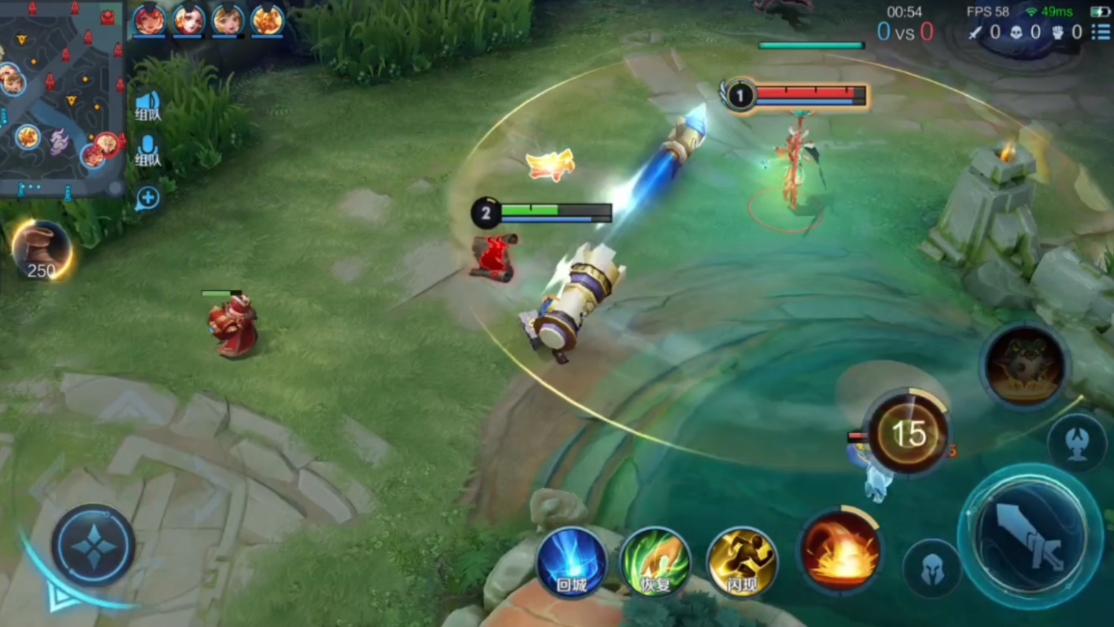Cast the 闪现 flash spell

pyautogui.click(x=741, y=562)
